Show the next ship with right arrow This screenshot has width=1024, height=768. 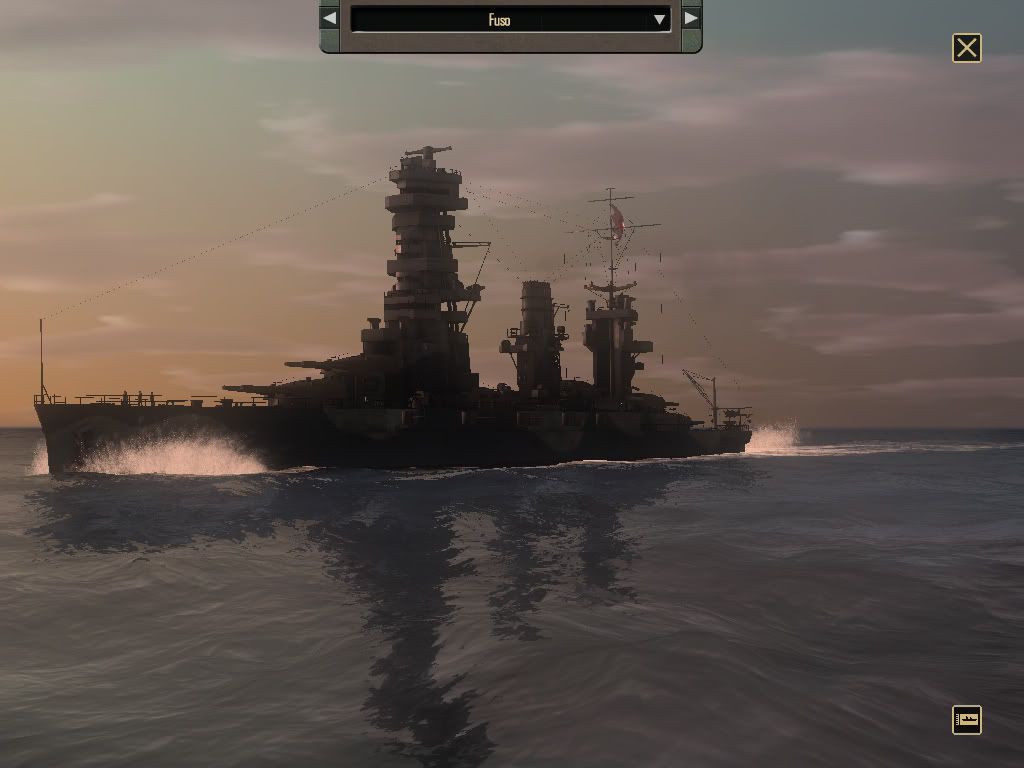click(691, 18)
